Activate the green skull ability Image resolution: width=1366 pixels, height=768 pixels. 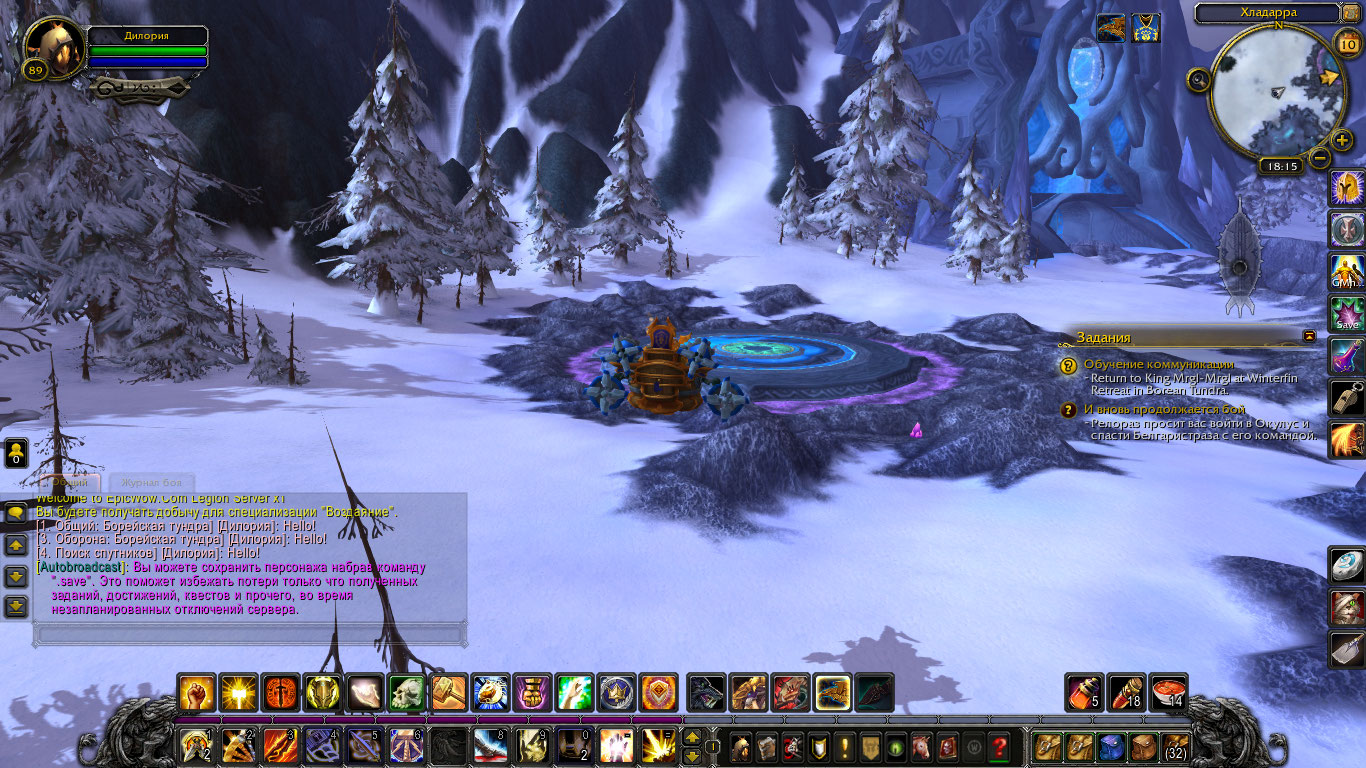pyautogui.click(x=406, y=693)
